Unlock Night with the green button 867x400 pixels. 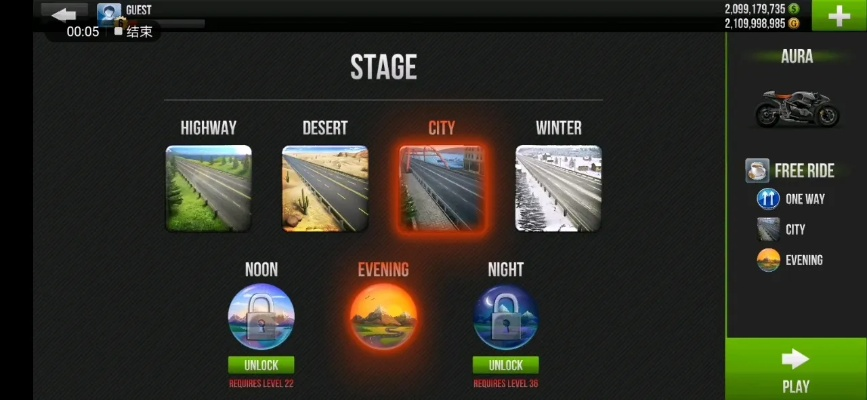pos(505,365)
